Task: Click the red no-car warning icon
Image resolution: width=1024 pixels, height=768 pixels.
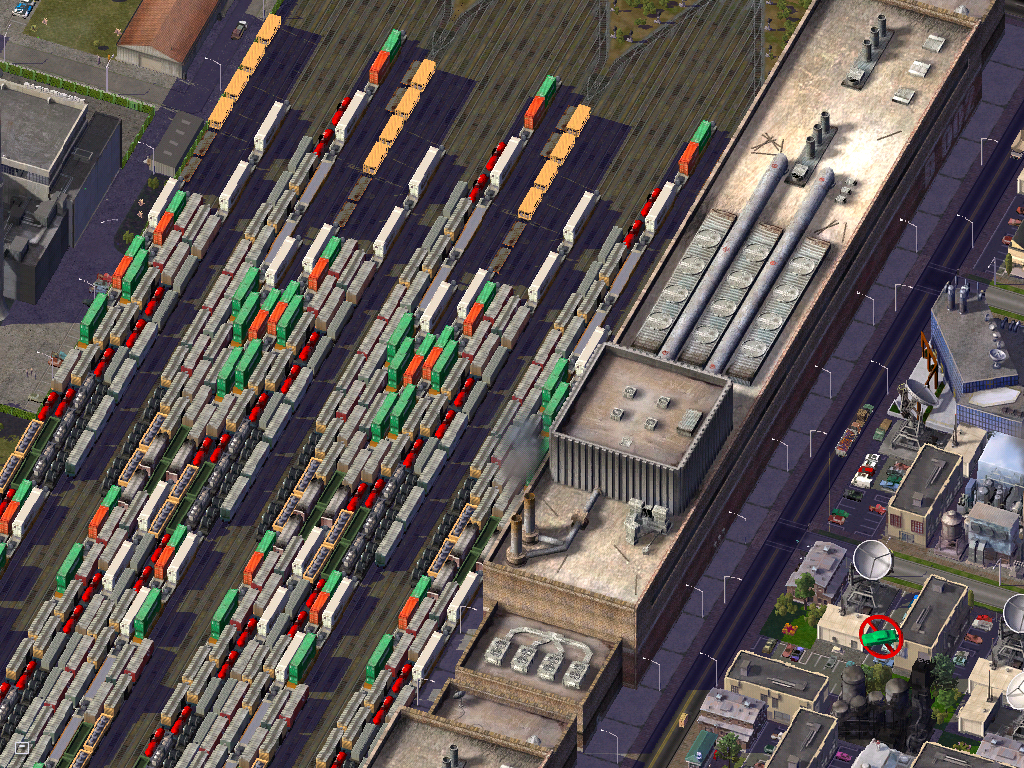Action: pos(881,637)
